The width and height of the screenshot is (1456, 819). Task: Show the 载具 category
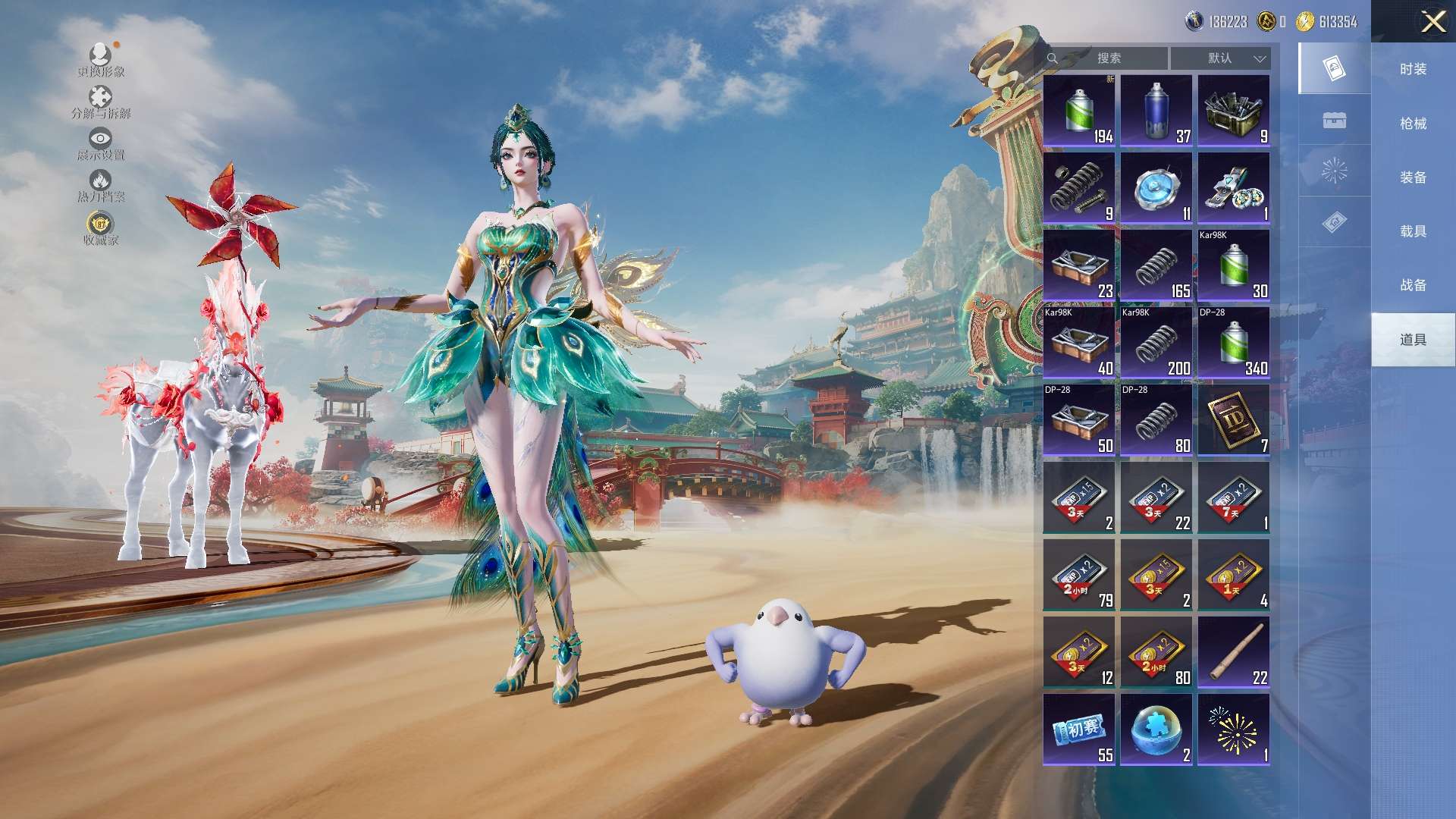click(1413, 231)
